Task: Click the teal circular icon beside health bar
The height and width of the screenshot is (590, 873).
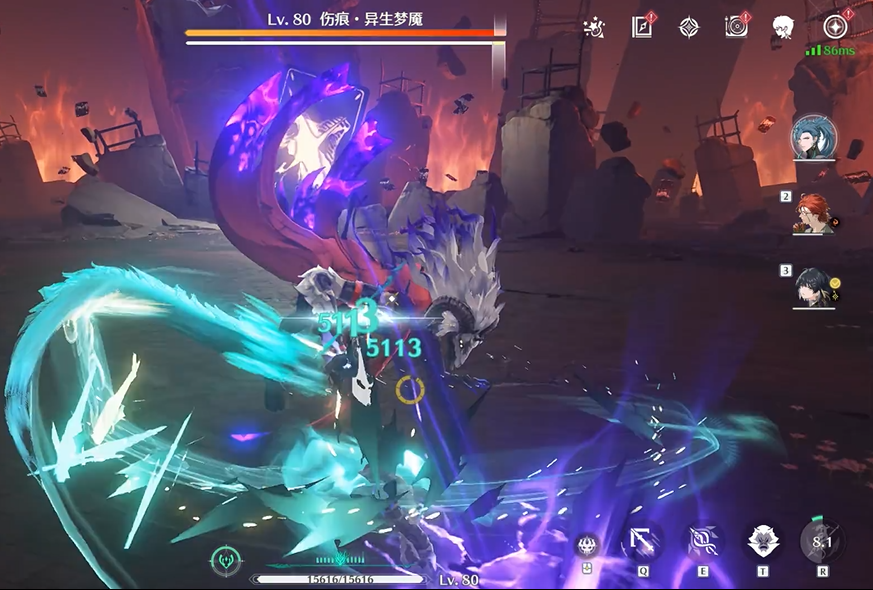Action: (225, 560)
